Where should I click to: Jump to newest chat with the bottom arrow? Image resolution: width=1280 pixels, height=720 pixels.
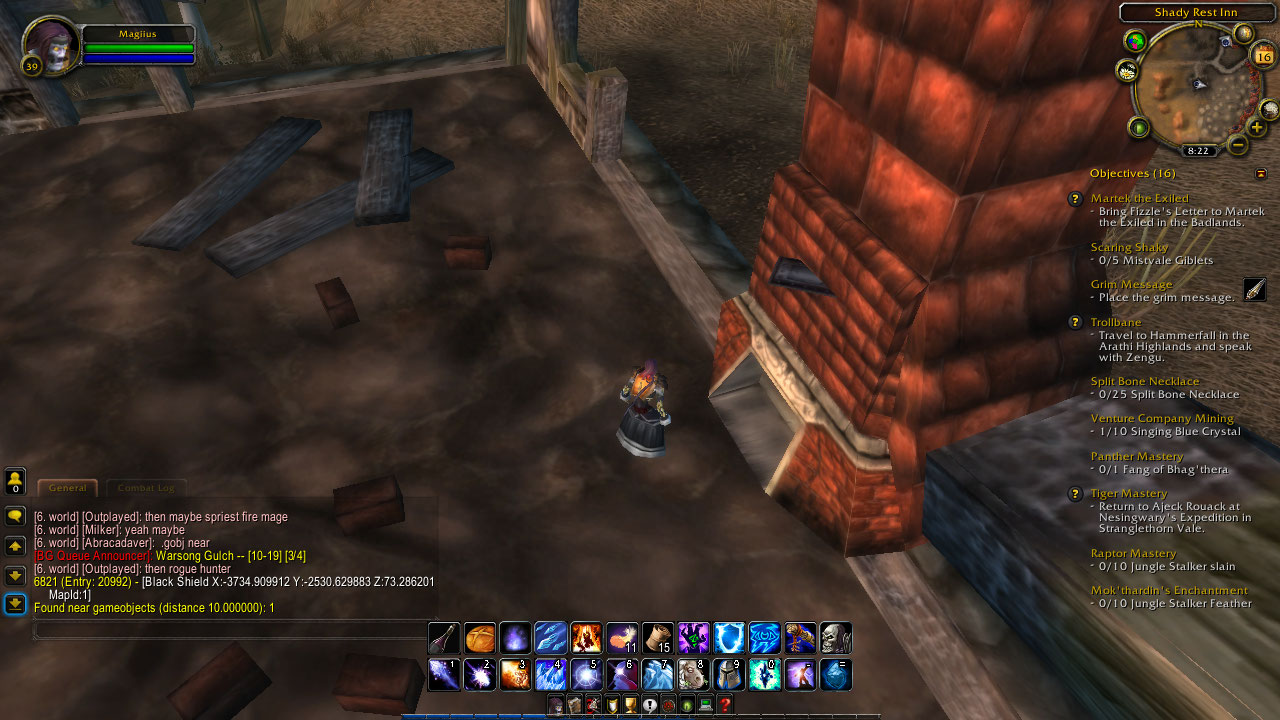pyautogui.click(x=14, y=604)
